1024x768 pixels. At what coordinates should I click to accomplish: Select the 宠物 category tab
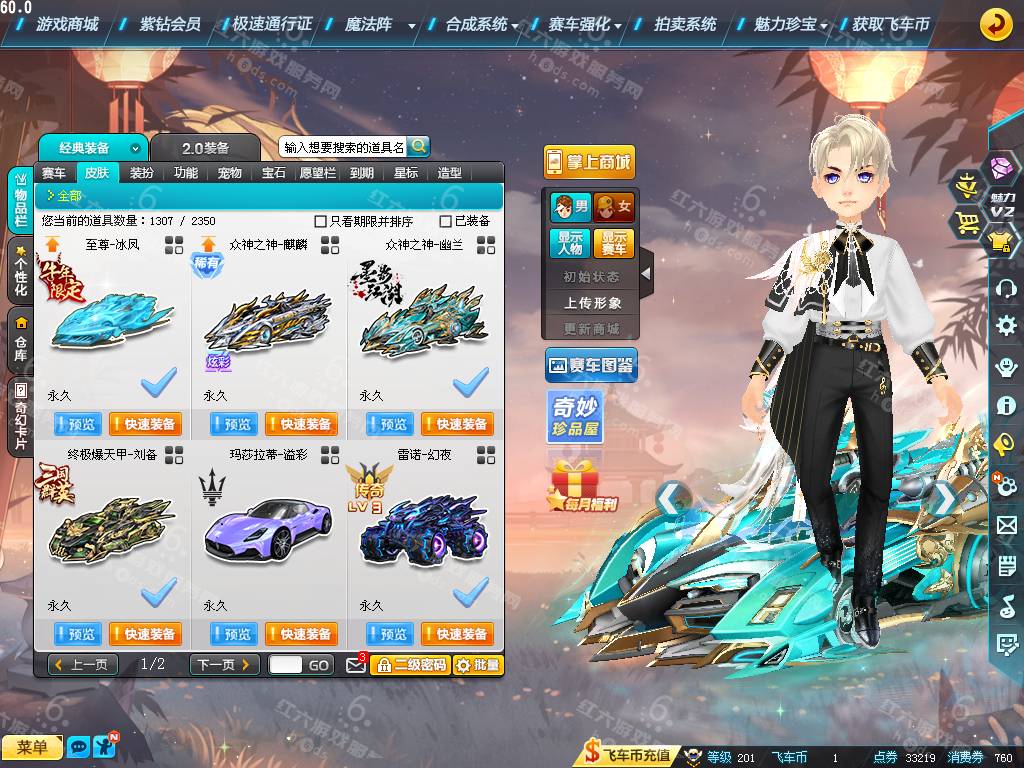coord(229,173)
